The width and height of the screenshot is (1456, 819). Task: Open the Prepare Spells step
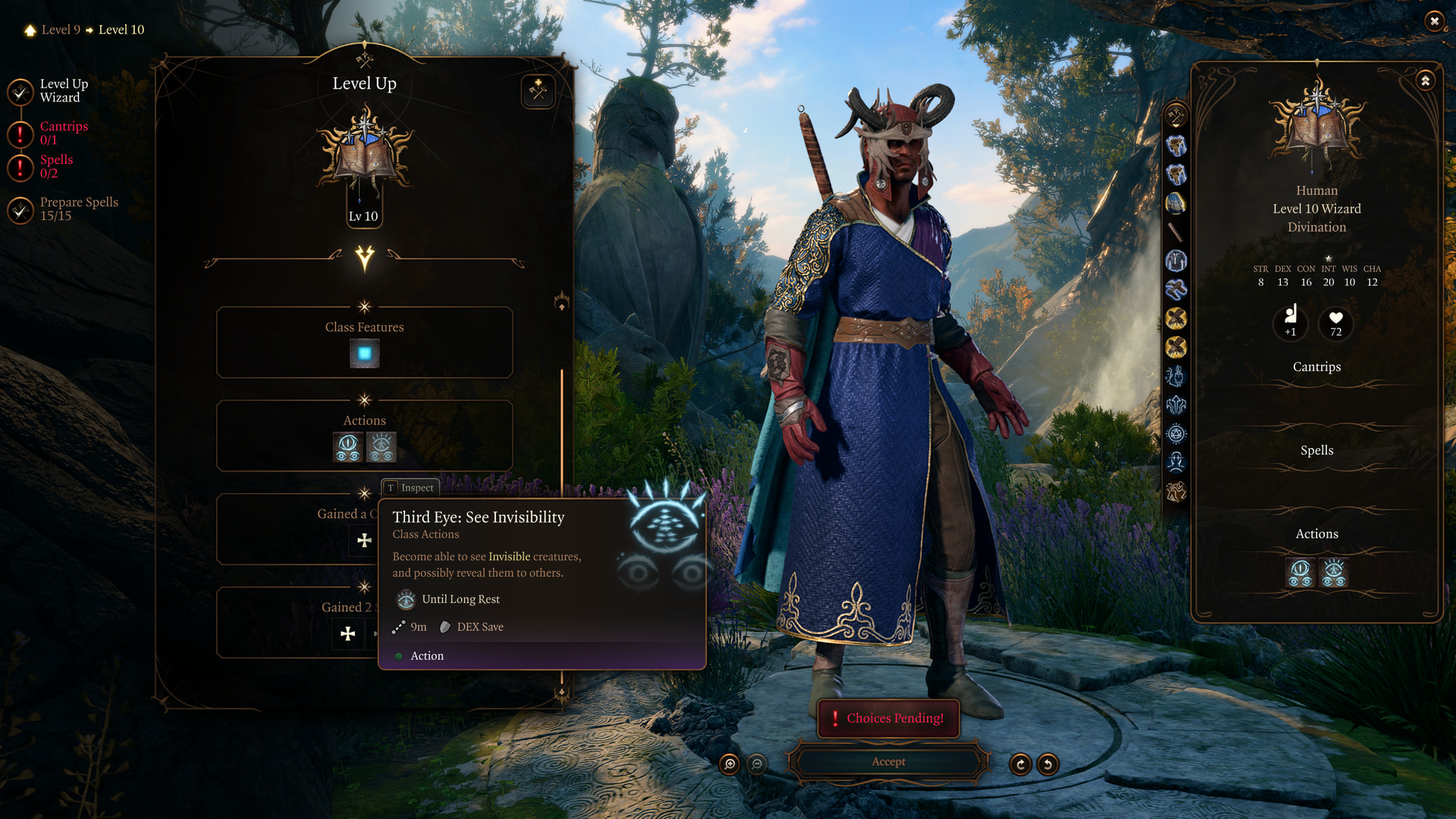click(79, 209)
